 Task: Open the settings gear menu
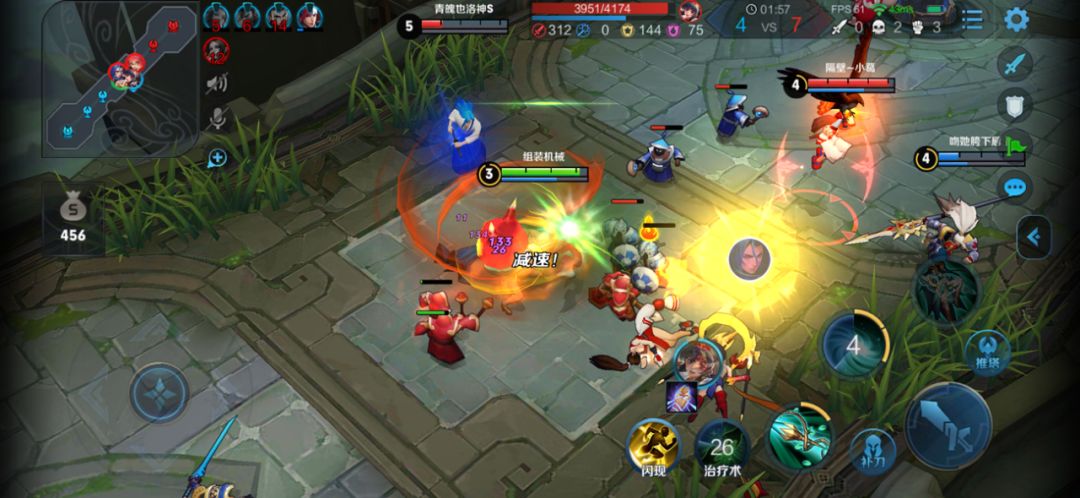[x=1016, y=20]
